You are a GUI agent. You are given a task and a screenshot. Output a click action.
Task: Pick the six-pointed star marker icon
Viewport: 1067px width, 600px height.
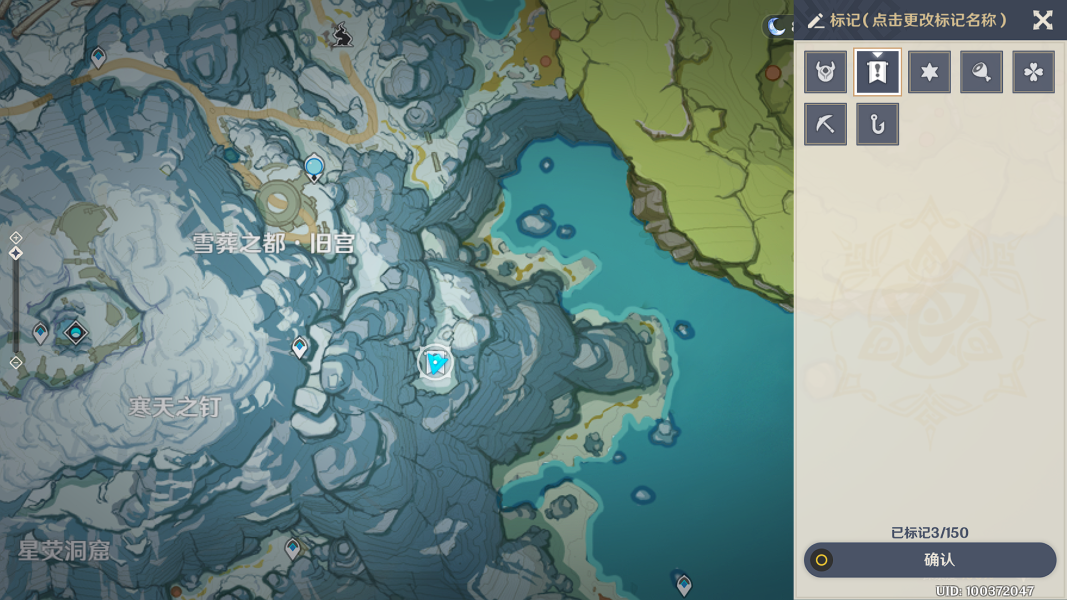[930, 72]
